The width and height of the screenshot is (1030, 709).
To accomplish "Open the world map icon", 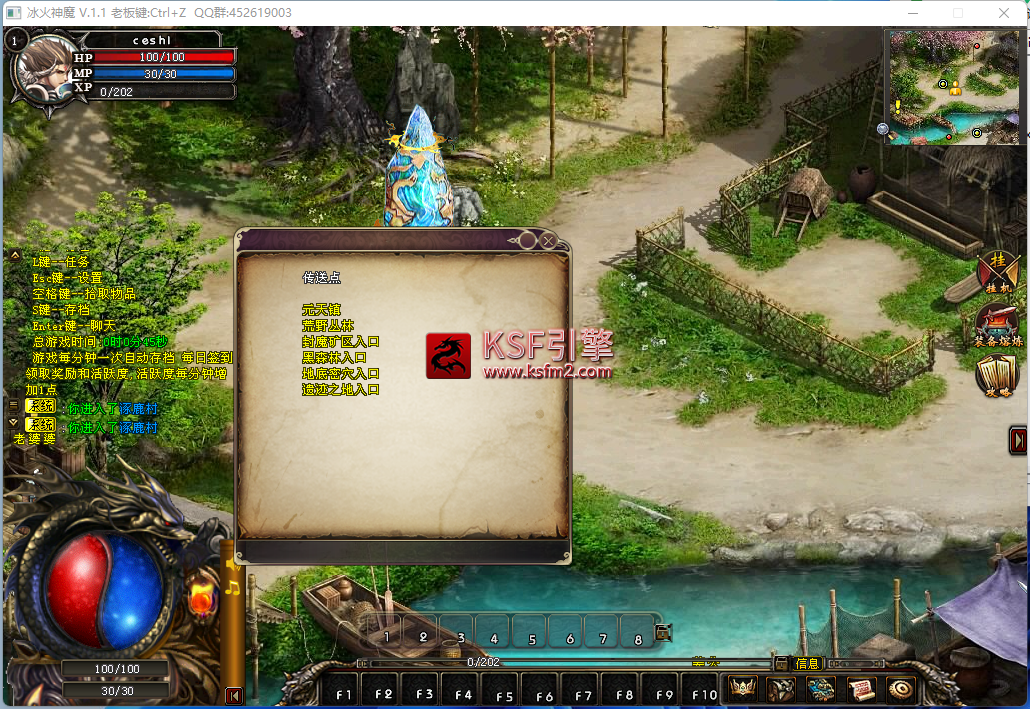I will coord(821,687).
